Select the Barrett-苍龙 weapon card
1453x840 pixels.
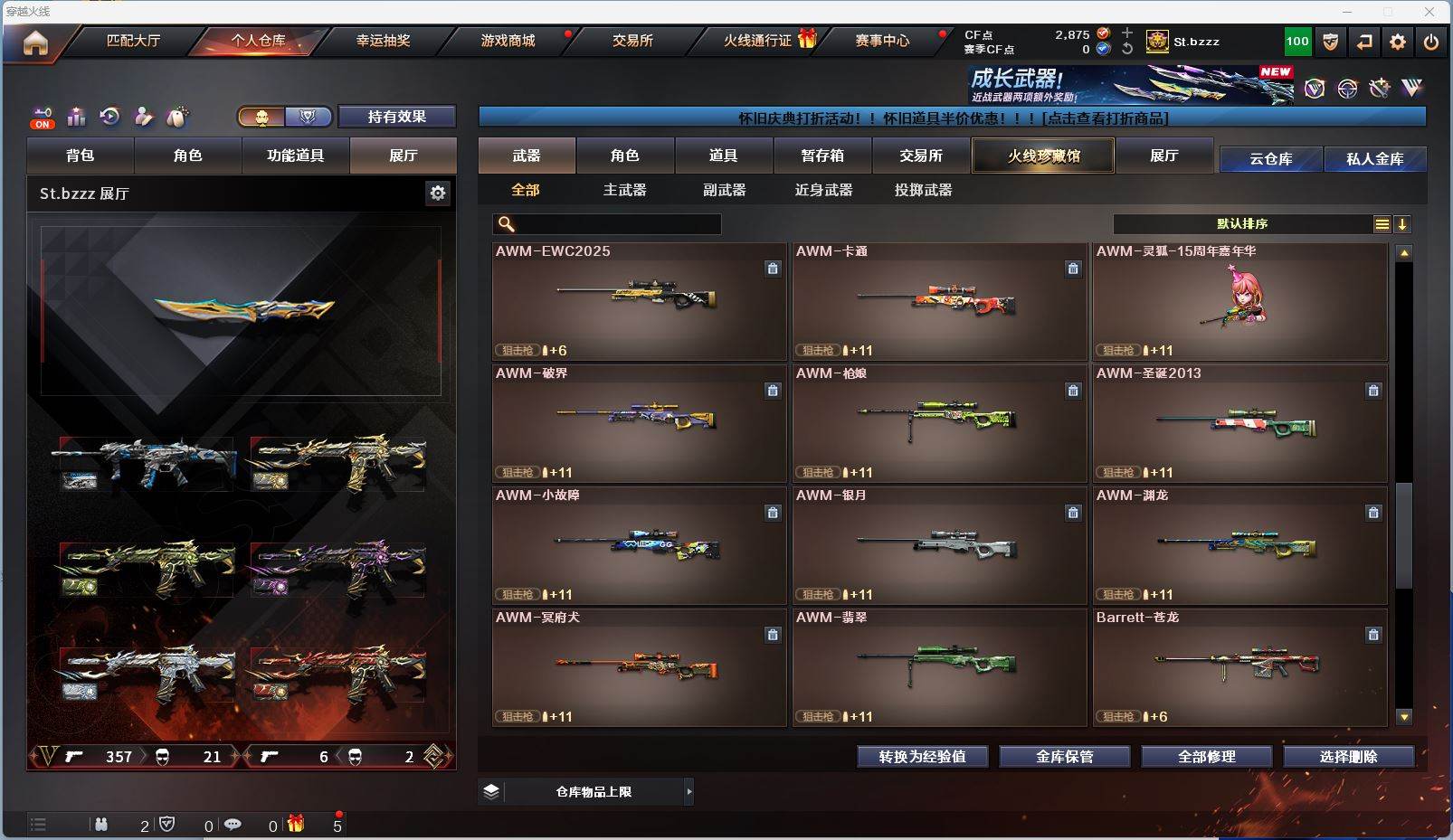tap(1239, 667)
